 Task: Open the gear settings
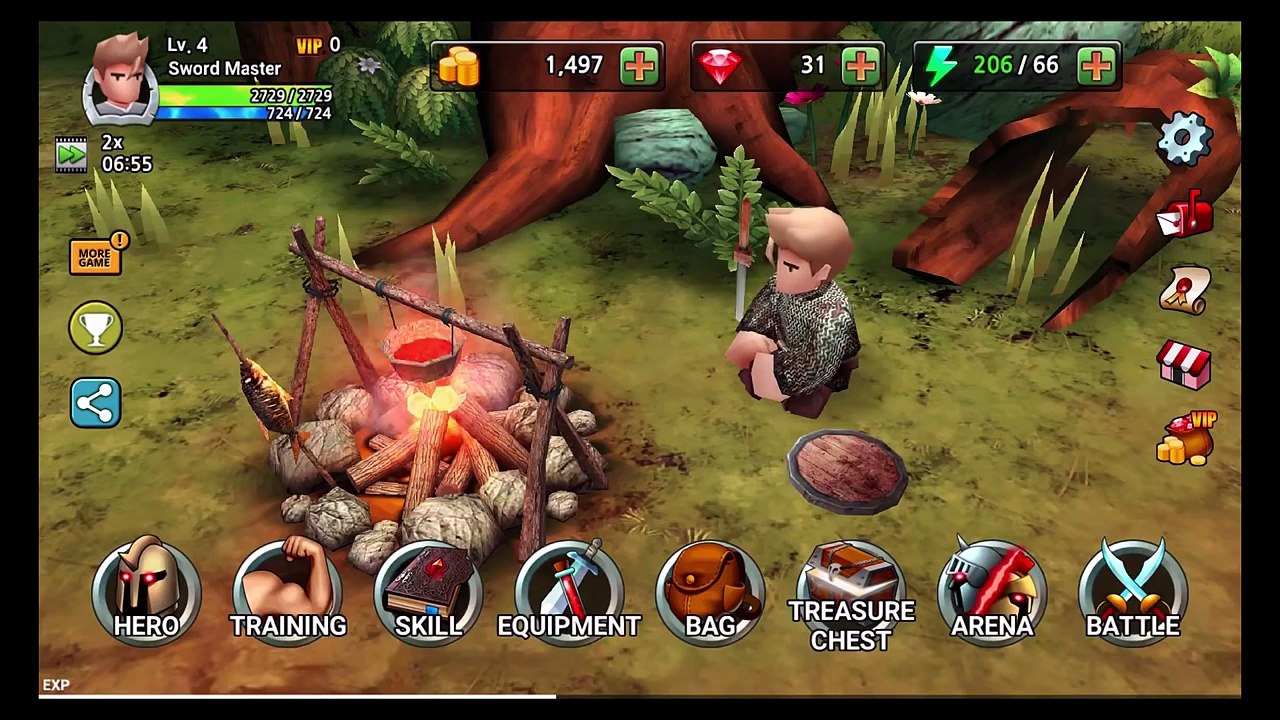(x=1185, y=138)
